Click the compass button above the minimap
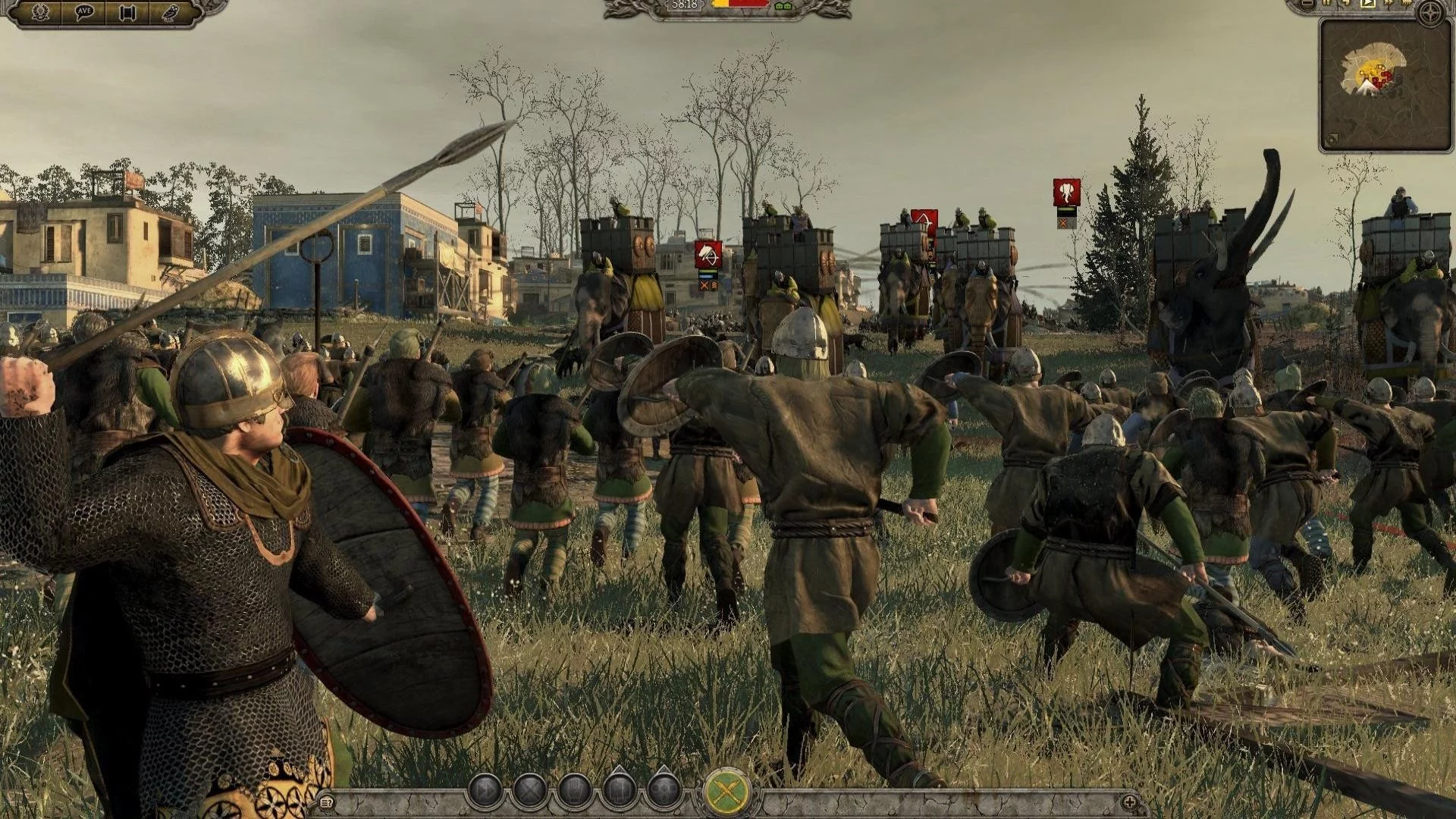Image resolution: width=1456 pixels, height=819 pixels. pyautogui.click(x=1430, y=14)
